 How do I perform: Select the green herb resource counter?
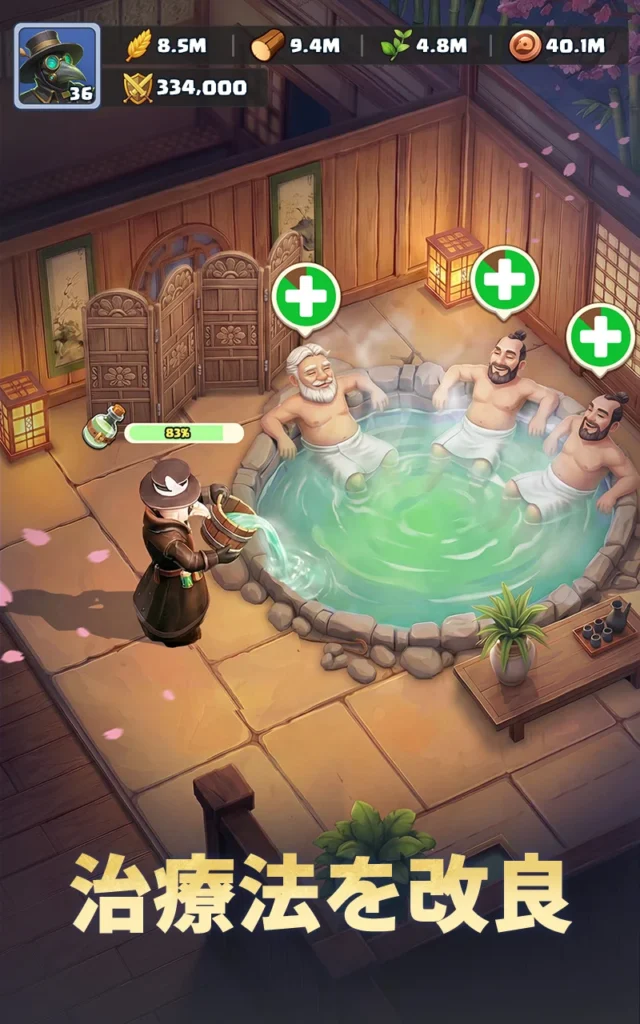pos(424,46)
